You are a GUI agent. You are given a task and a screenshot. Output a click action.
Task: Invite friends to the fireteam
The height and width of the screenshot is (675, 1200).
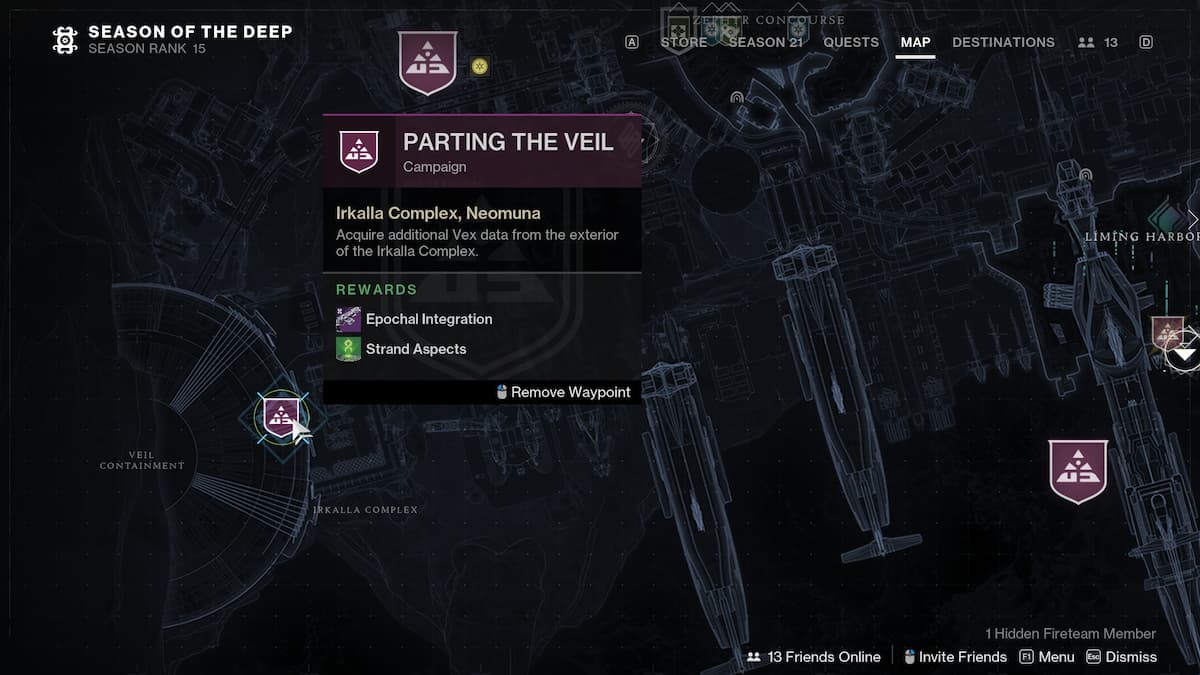954,657
